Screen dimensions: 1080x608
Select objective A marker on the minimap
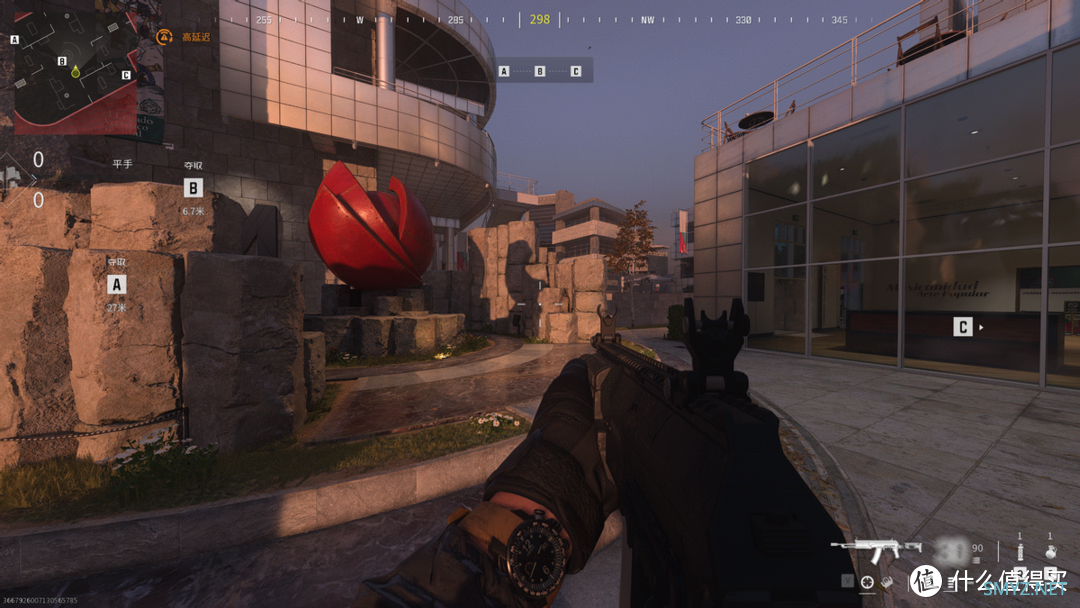click(15, 40)
